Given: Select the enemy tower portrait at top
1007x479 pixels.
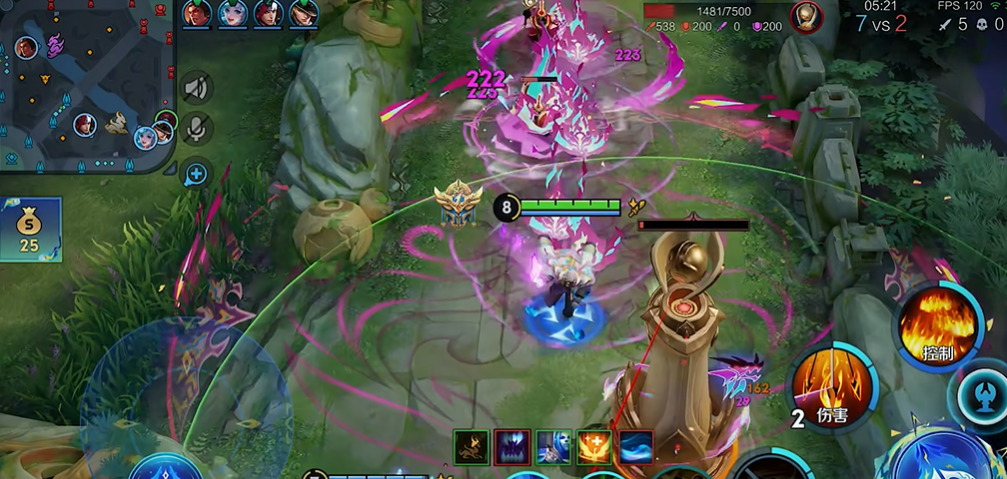Looking at the screenshot, I should pyautogui.click(x=805, y=16).
